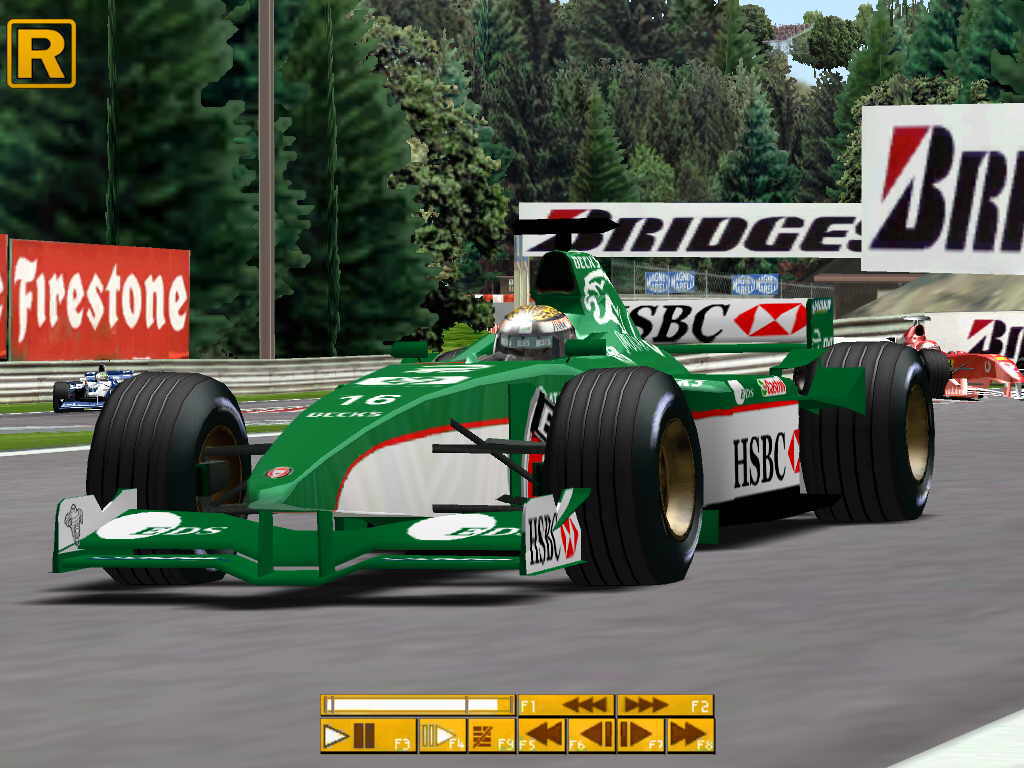This screenshot has width=1024, height=768.
Task: Jump back using the triple-left-arrow F1 button
Action: tap(565, 705)
